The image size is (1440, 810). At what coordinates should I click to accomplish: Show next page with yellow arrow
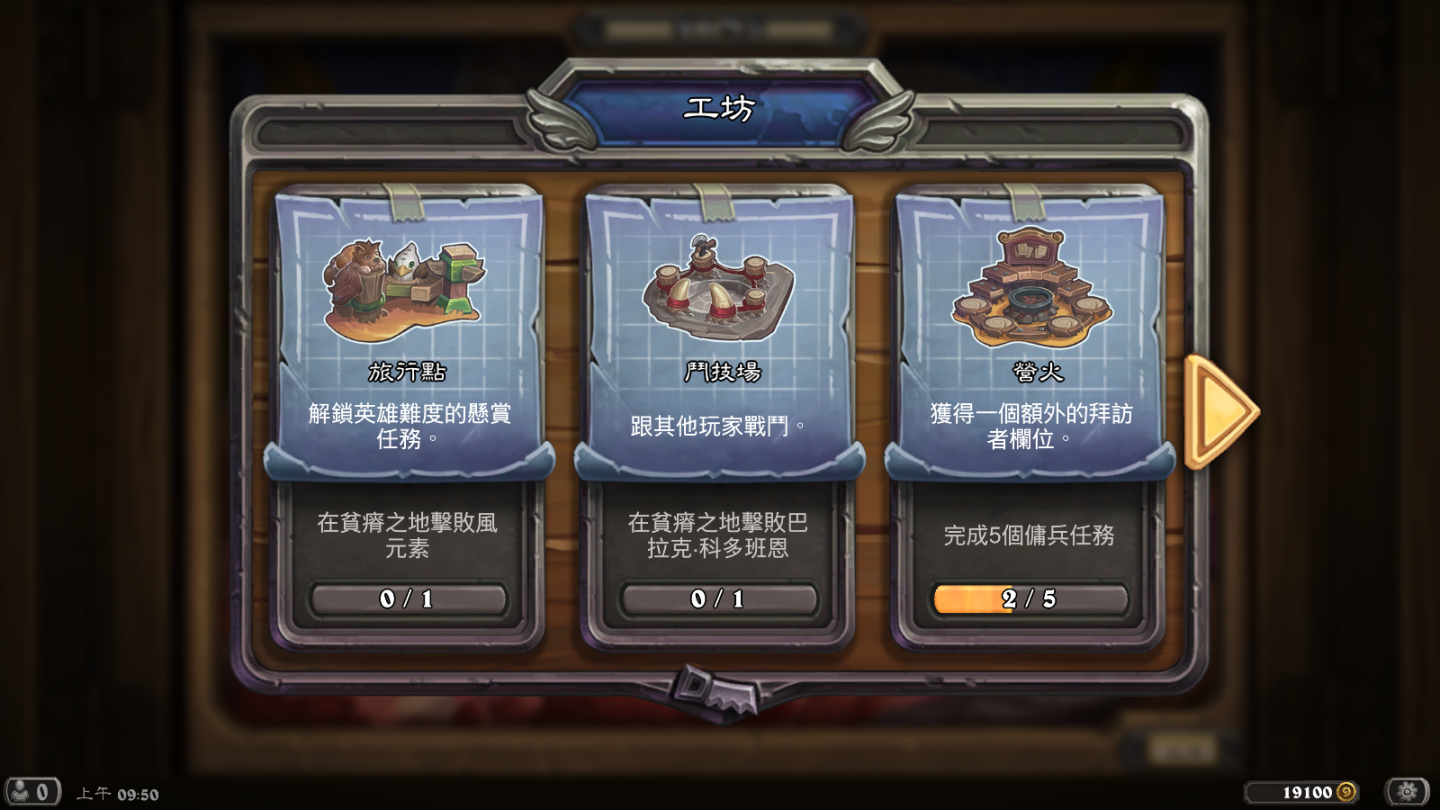click(x=1218, y=411)
